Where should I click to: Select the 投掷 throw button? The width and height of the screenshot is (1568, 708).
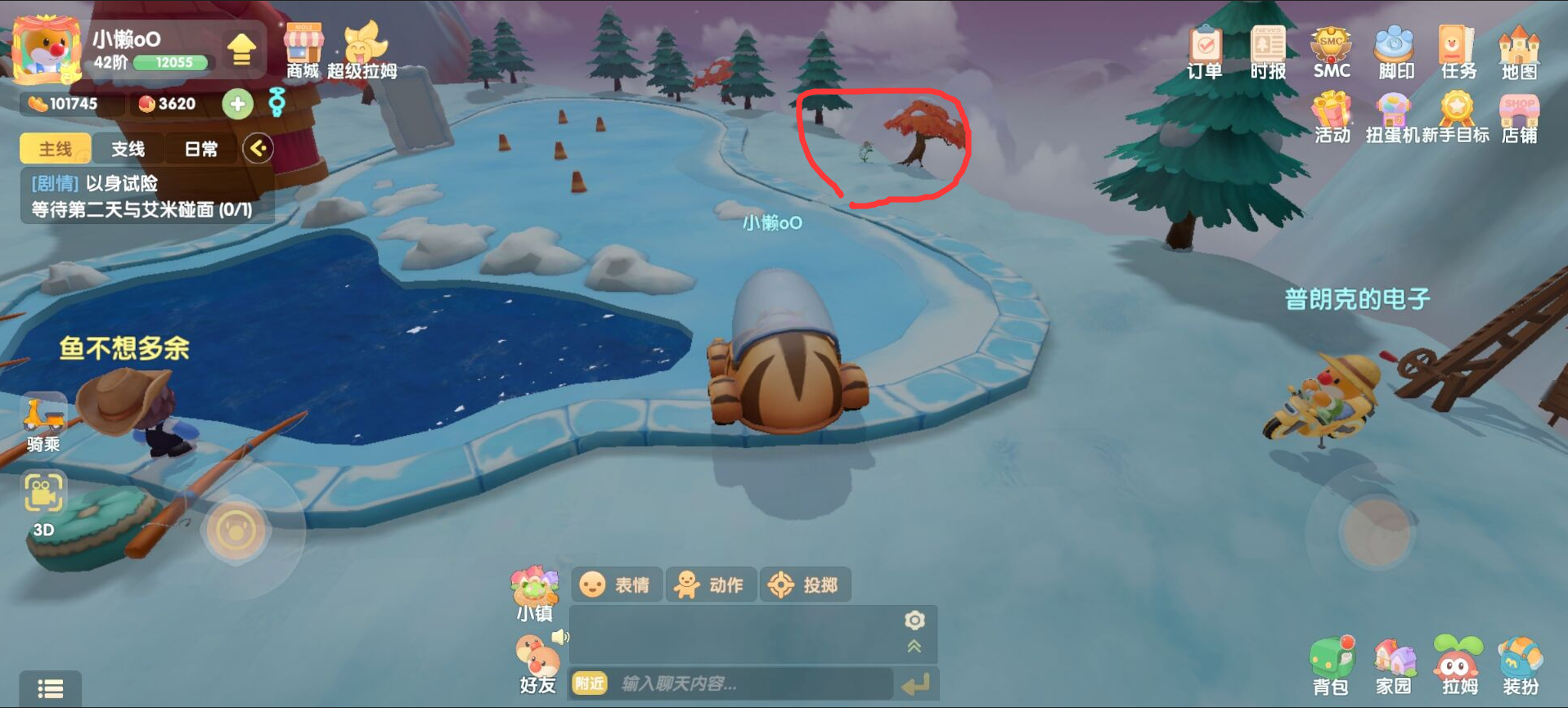(x=805, y=585)
